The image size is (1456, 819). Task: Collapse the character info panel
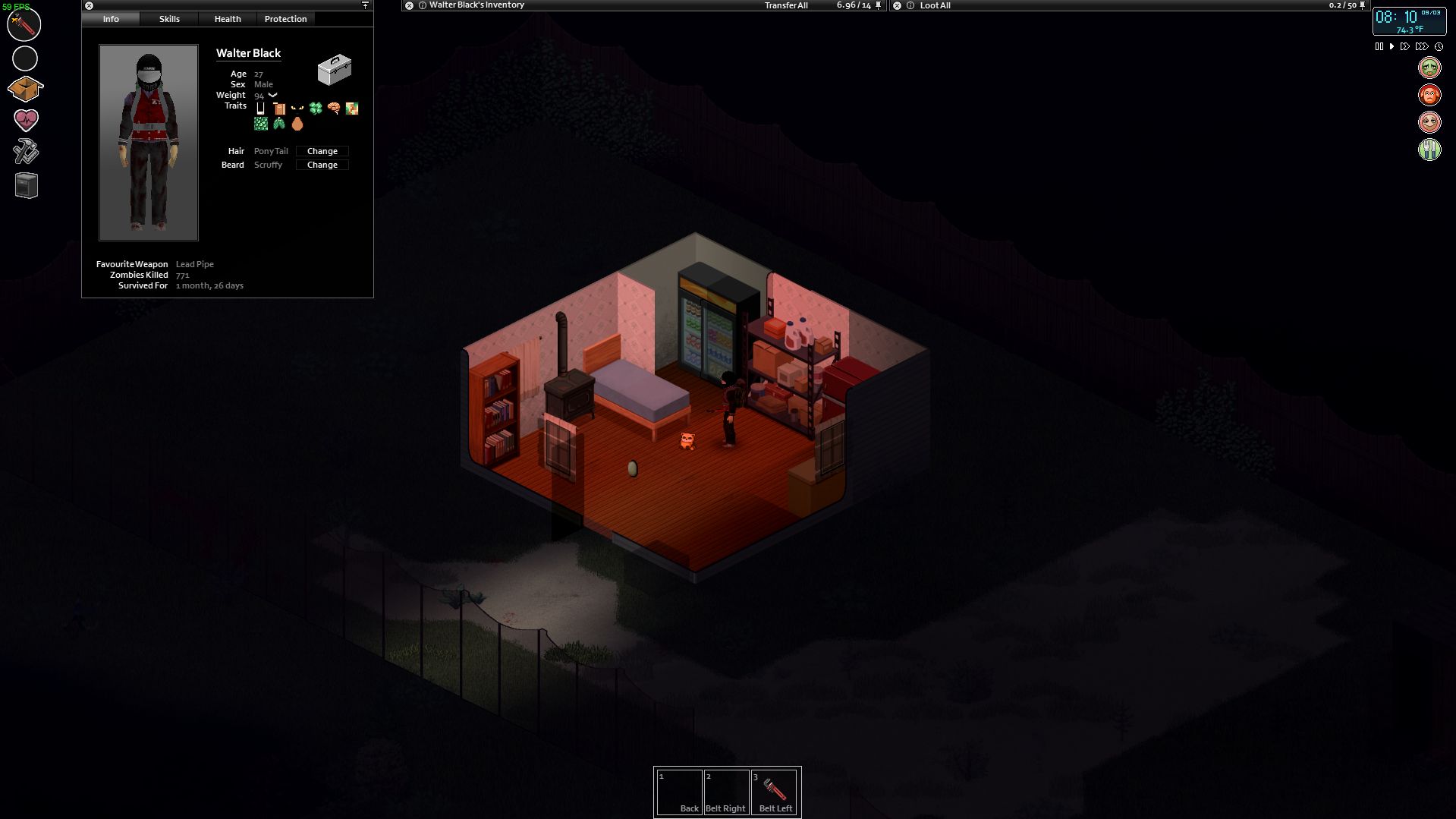pyautogui.click(x=365, y=5)
